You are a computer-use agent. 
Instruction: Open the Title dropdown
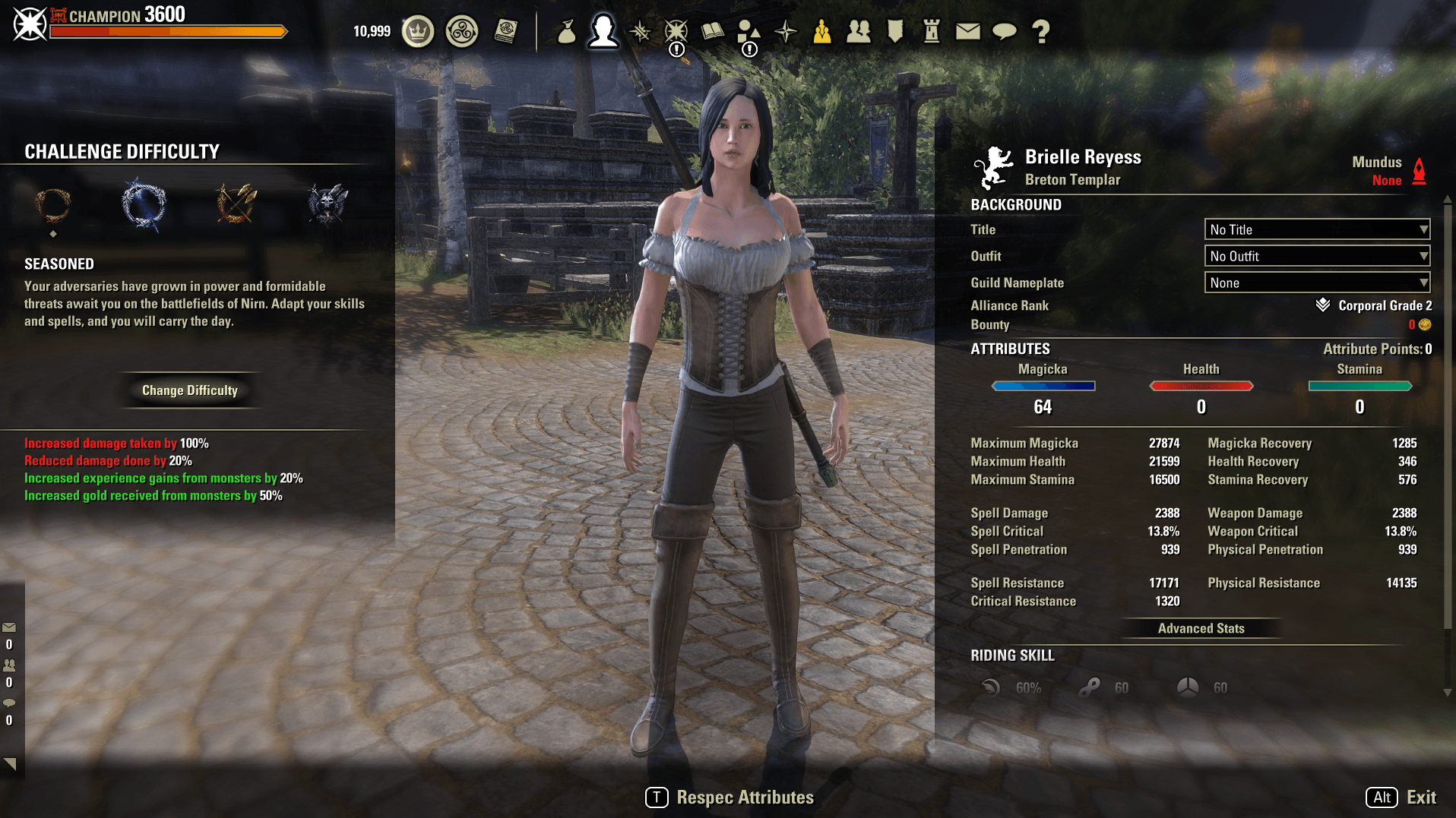pos(1317,229)
